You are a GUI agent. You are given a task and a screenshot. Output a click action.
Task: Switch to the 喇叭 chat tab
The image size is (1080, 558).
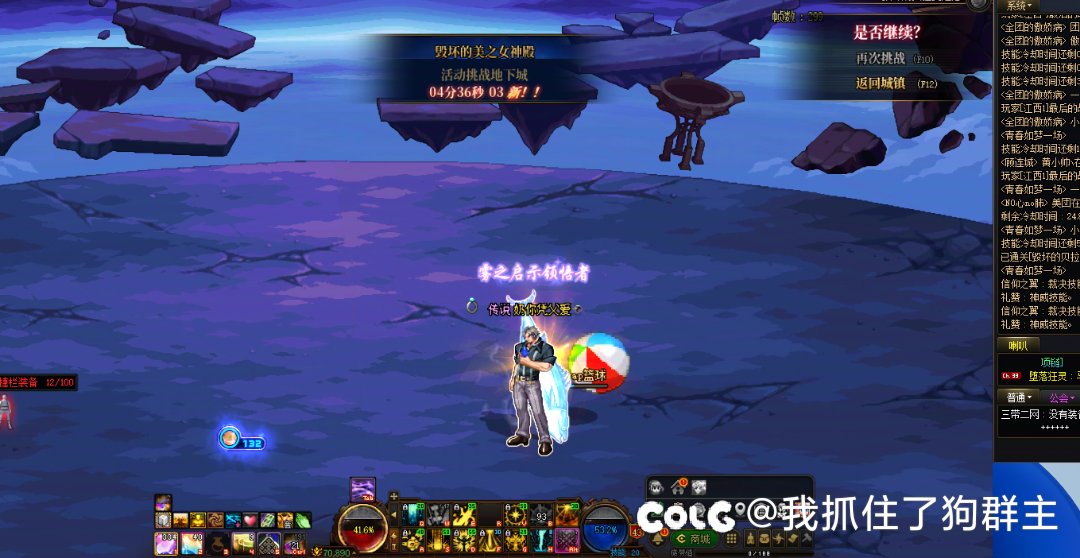[x=1018, y=345]
